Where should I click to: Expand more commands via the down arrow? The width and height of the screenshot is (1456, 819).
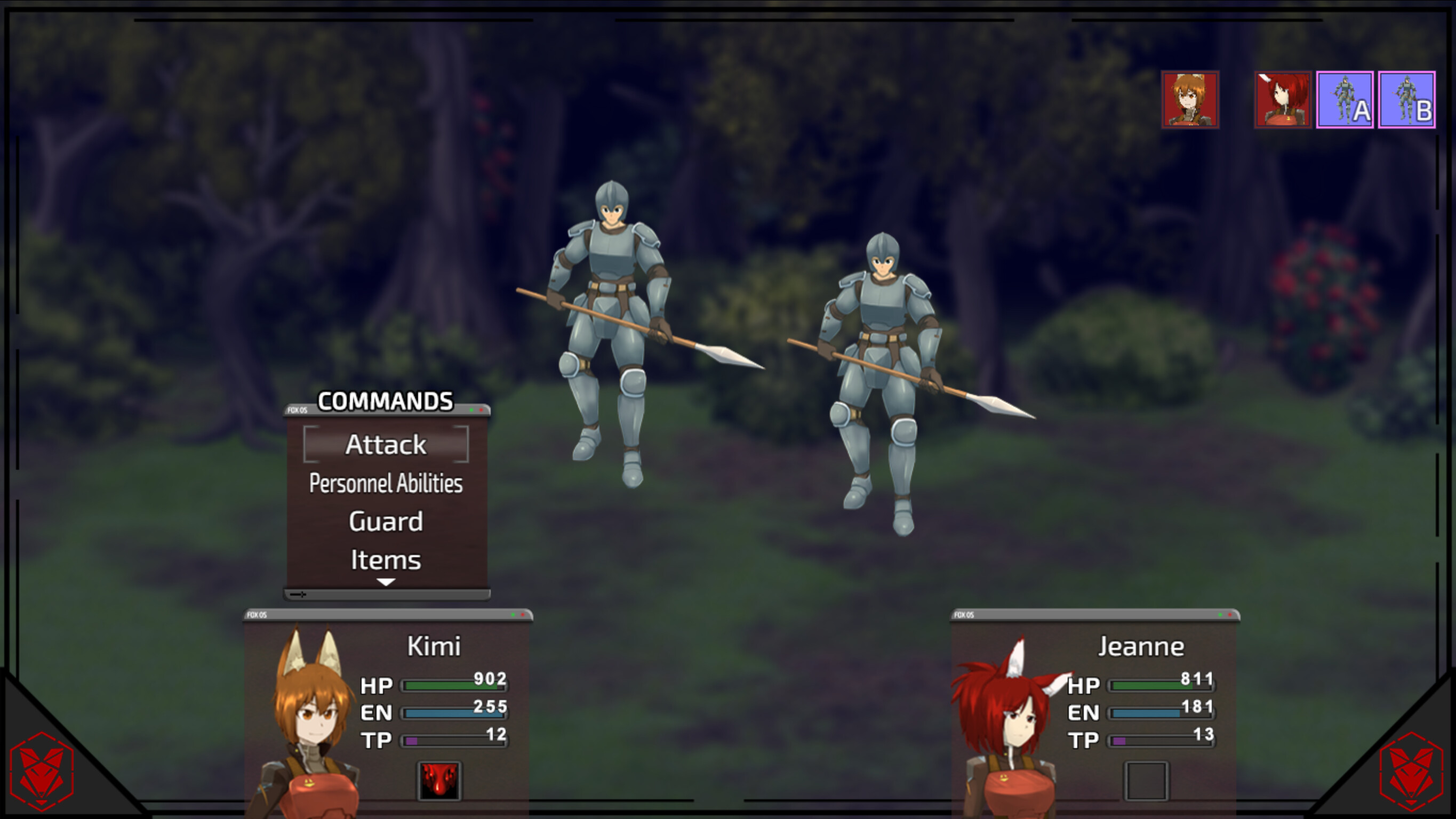tap(386, 583)
